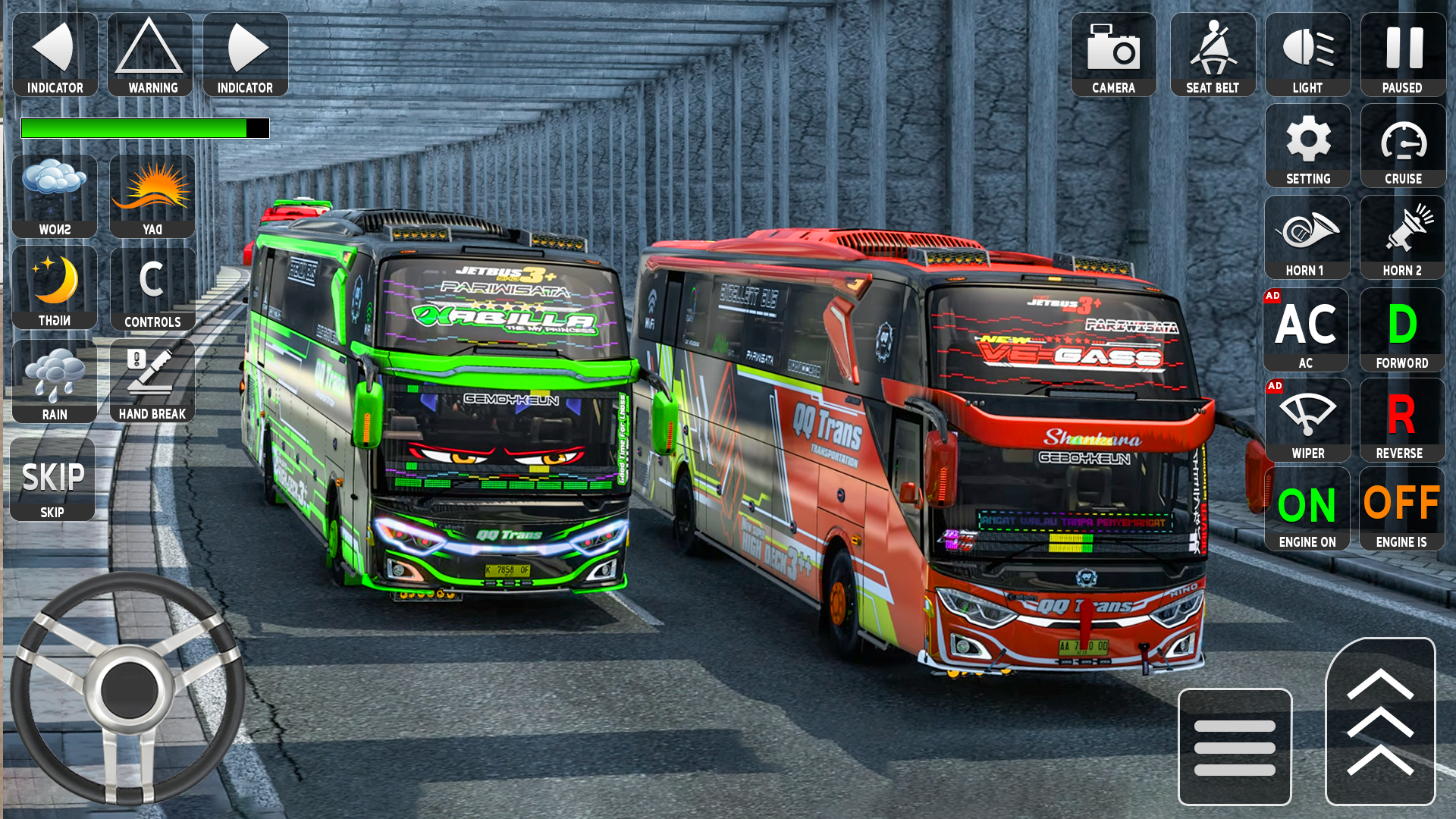This screenshot has width=1456, height=819.
Task: Activate the Wiper
Action: [1307, 419]
